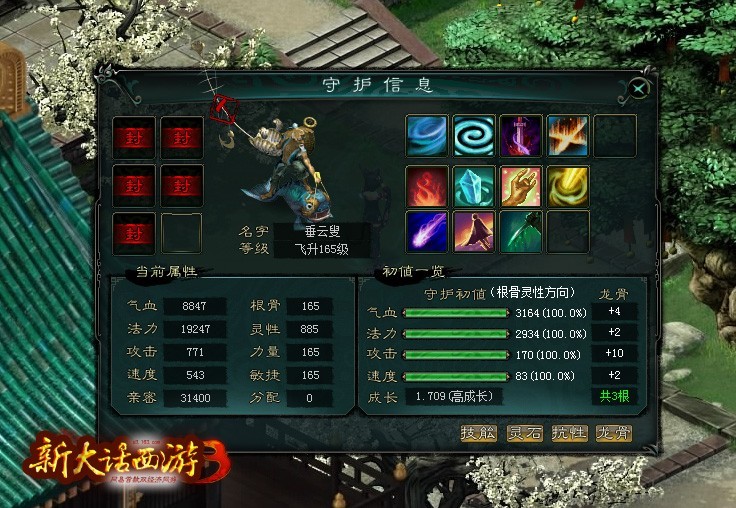Open the 技能 skills button

coord(478,433)
